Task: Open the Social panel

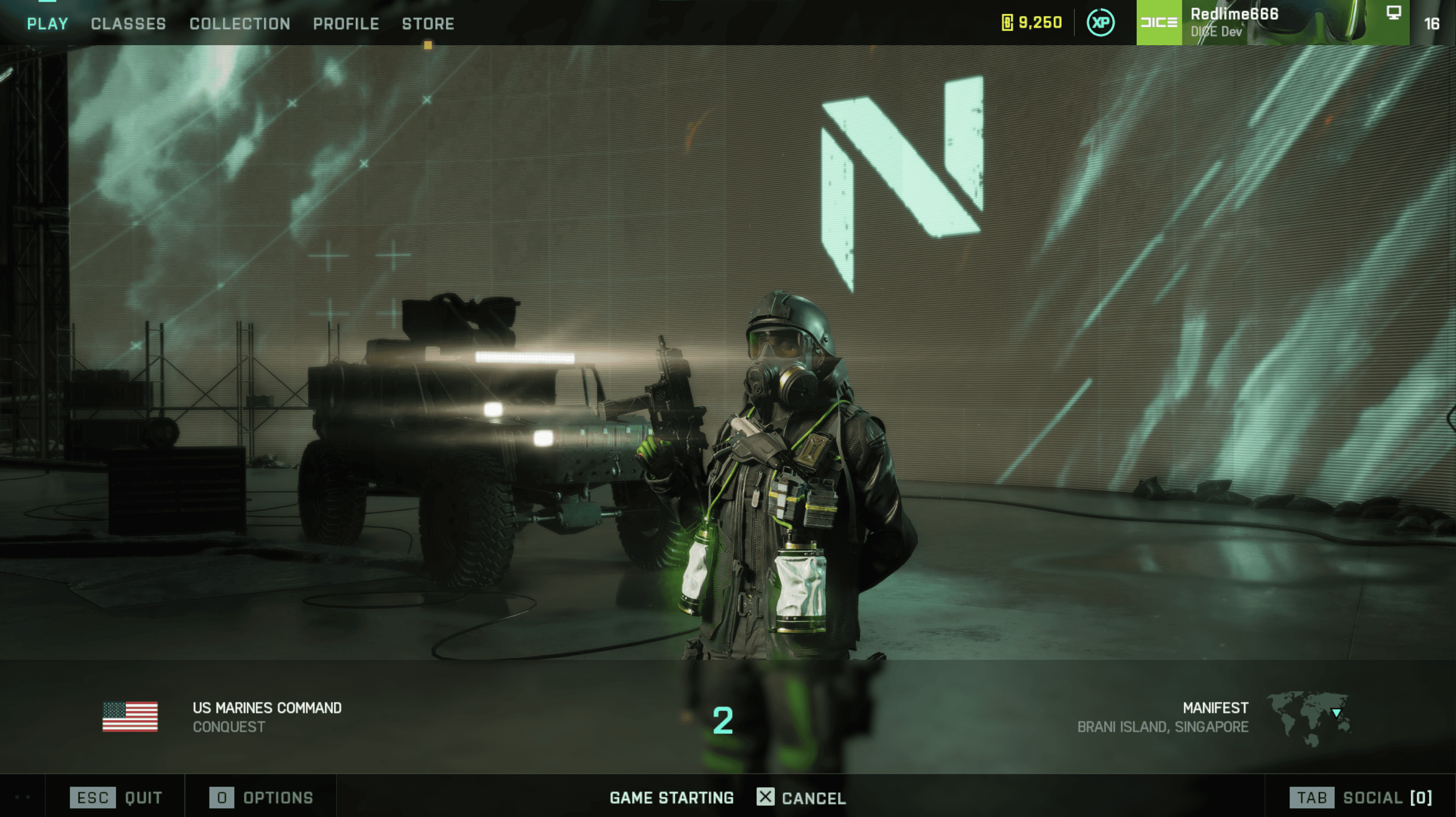Action: [1361, 798]
